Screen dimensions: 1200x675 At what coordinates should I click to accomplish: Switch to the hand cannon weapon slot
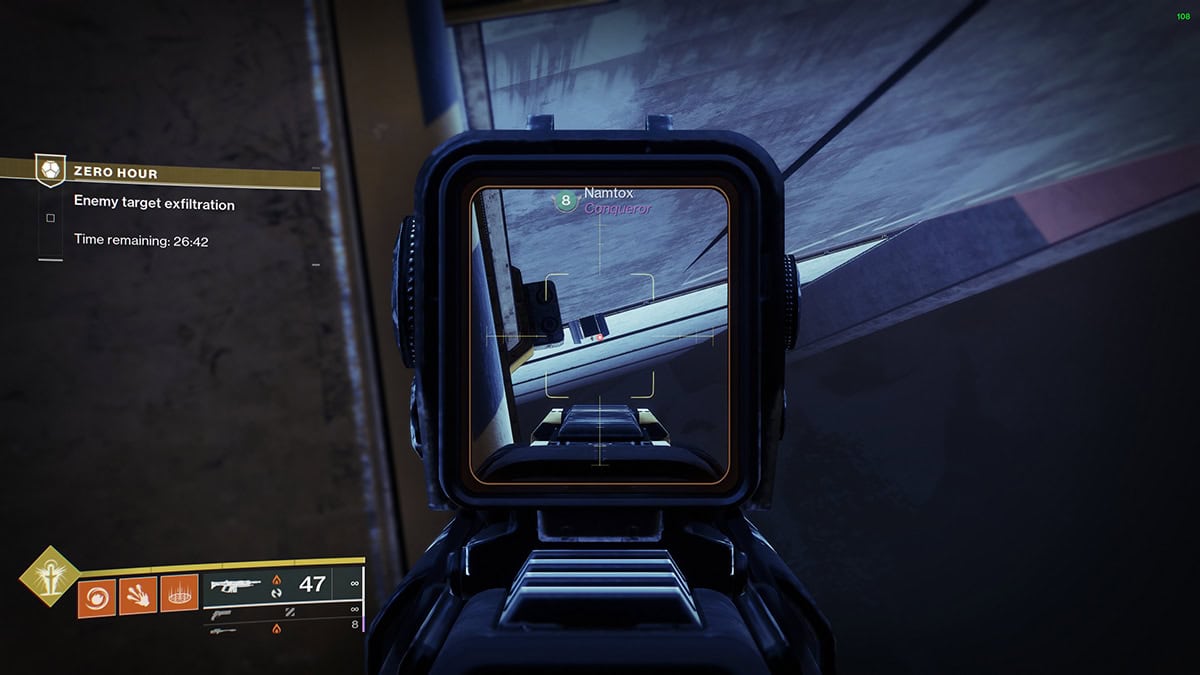[x=222, y=614]
